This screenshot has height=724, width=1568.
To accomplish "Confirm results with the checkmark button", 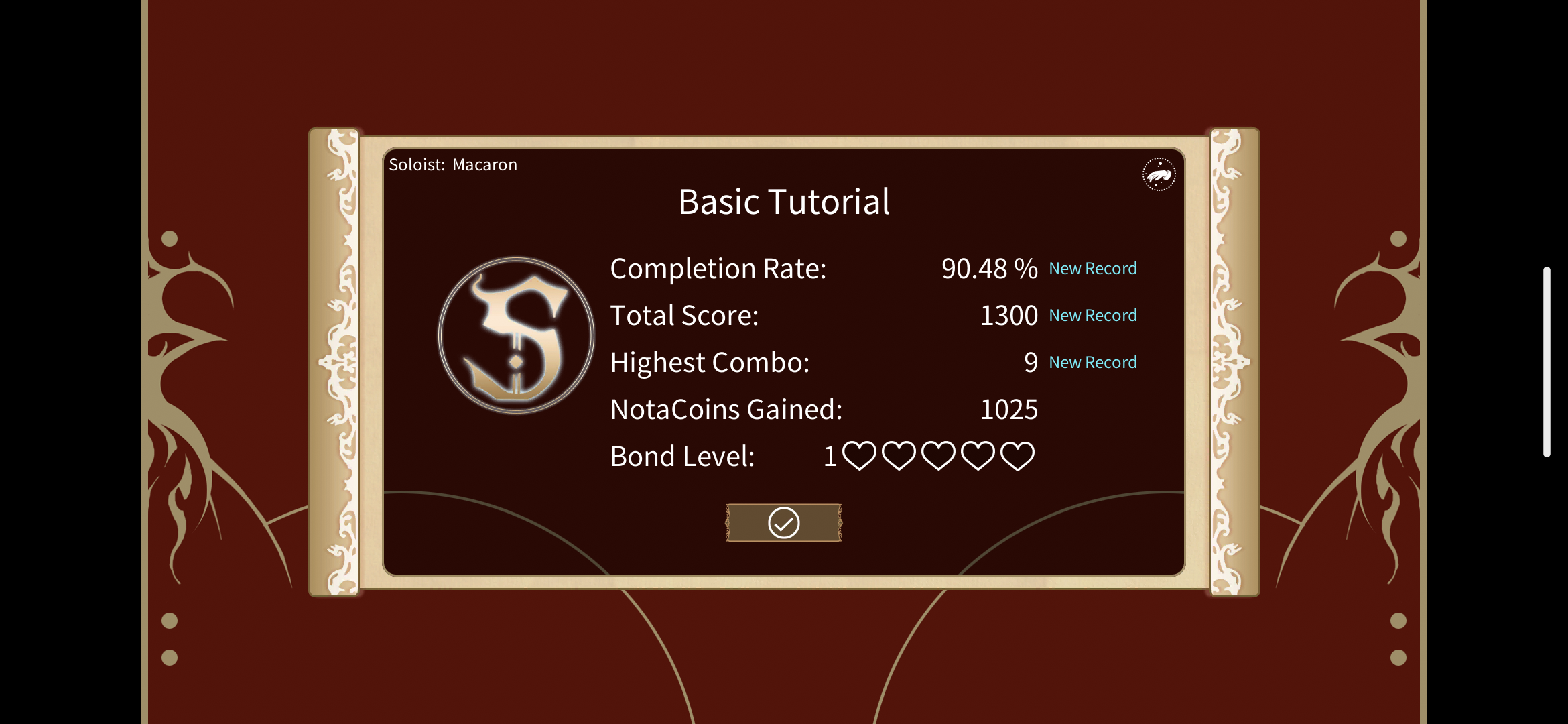I will [783, 522].
